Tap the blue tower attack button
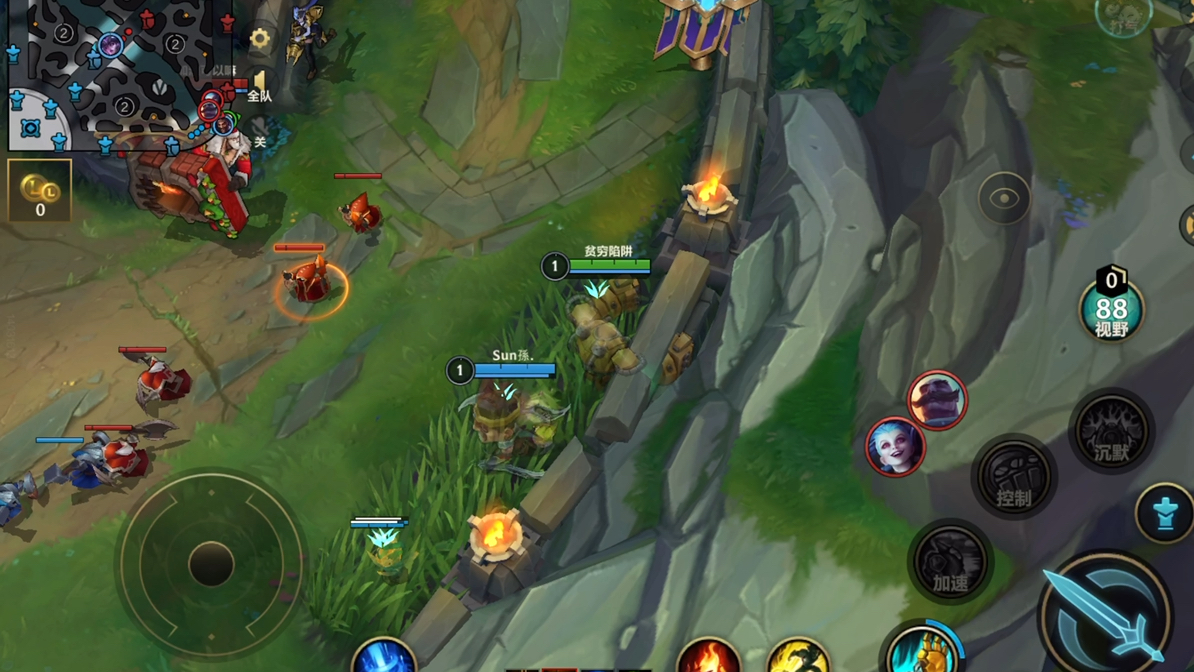This screenshot has height=672, width=1194. coord(1165,514)
